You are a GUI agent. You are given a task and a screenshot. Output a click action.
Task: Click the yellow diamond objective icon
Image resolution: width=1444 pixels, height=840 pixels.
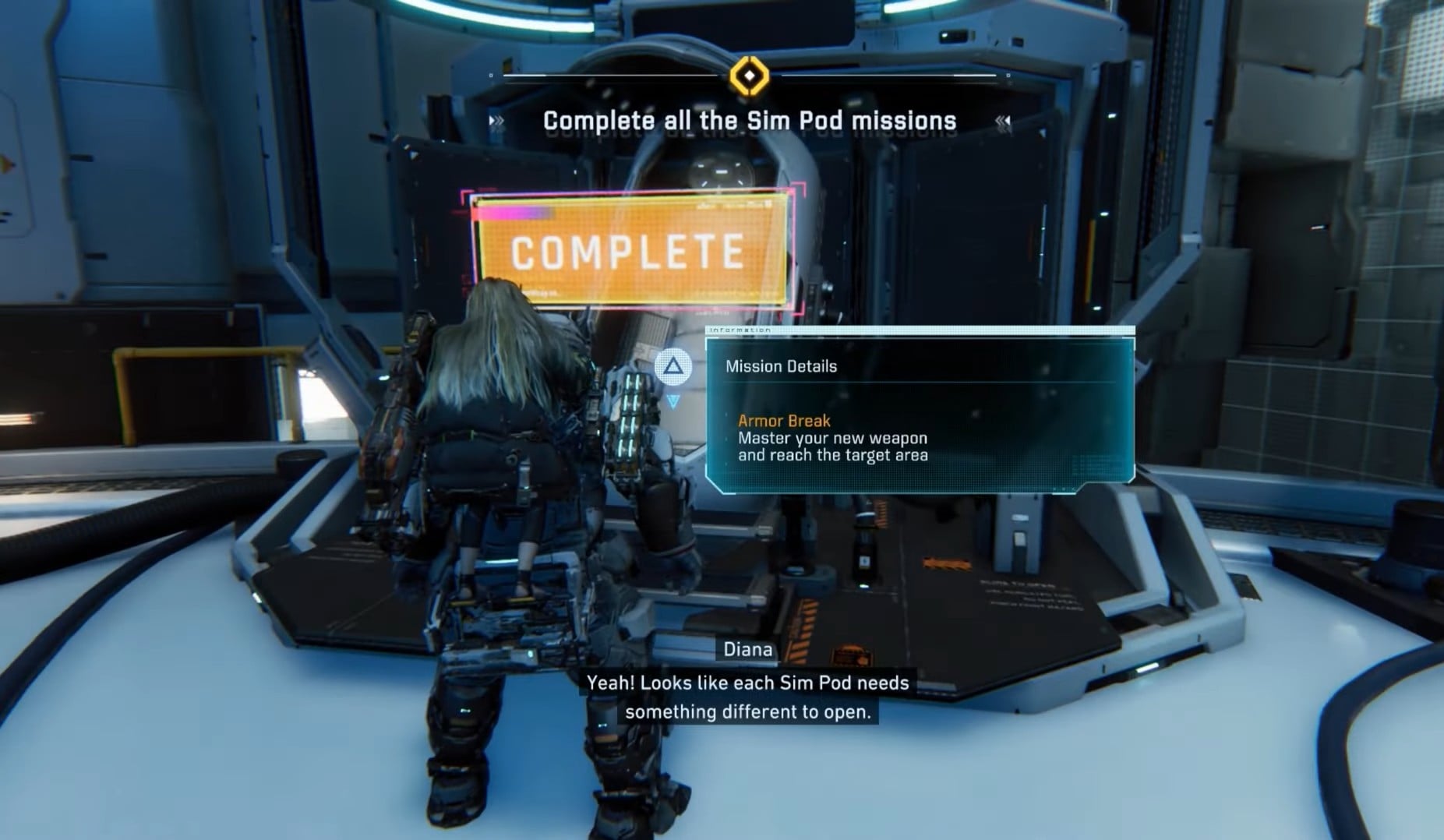(x=749, y=77)
